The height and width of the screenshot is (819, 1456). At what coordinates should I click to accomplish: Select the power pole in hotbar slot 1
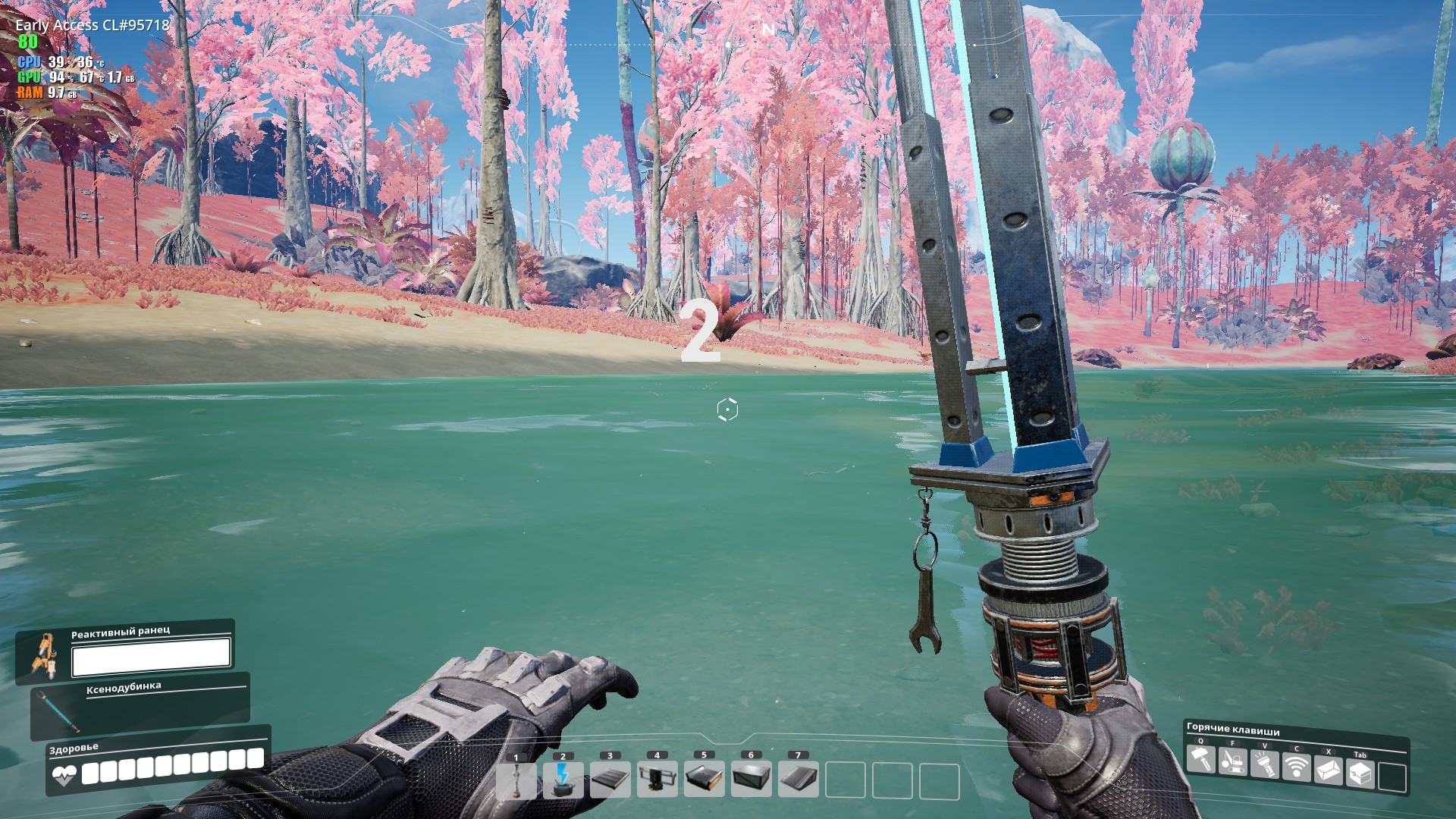(x=516, y=780)
